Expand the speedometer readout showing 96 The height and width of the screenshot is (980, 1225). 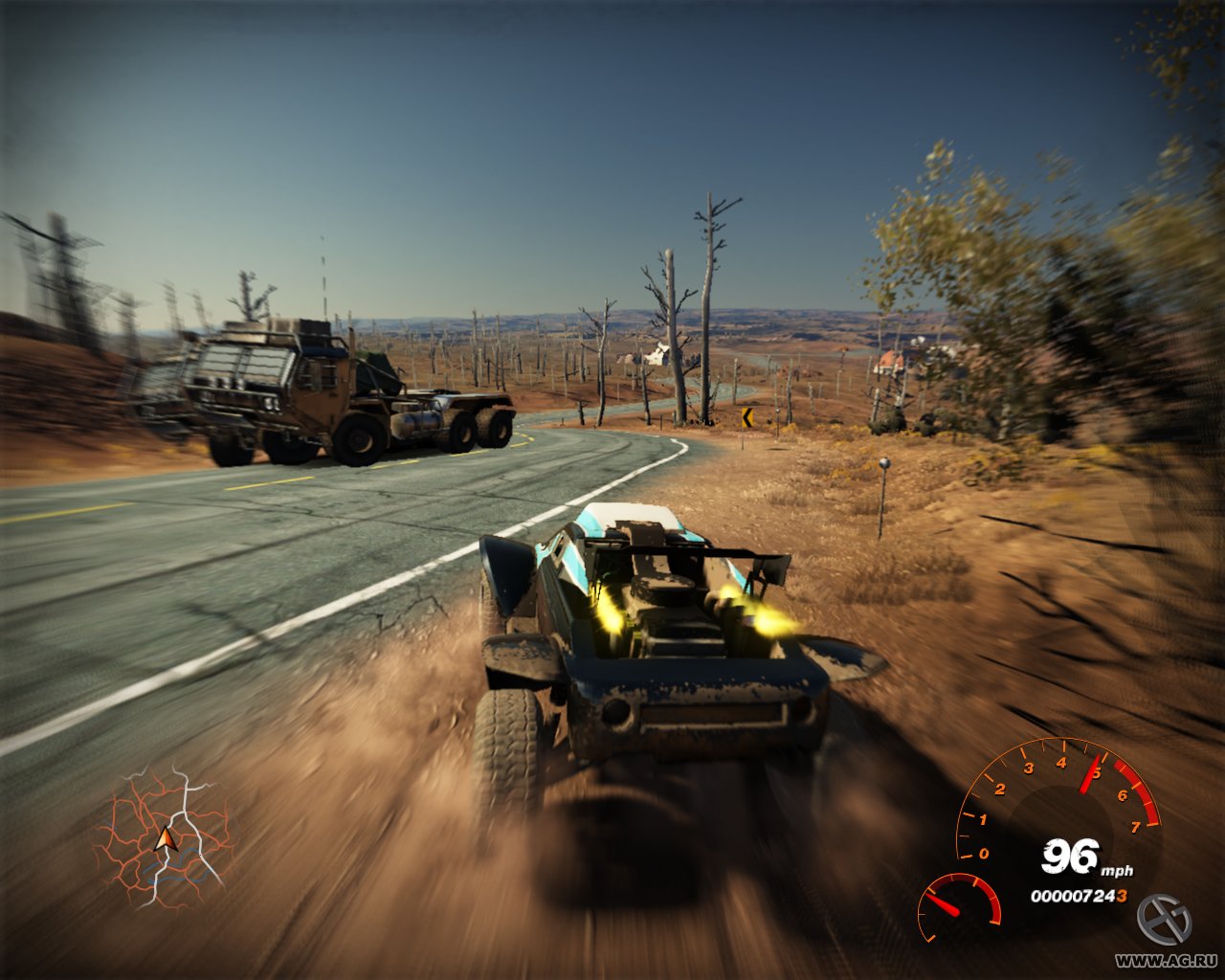[x=1070, y=855]
